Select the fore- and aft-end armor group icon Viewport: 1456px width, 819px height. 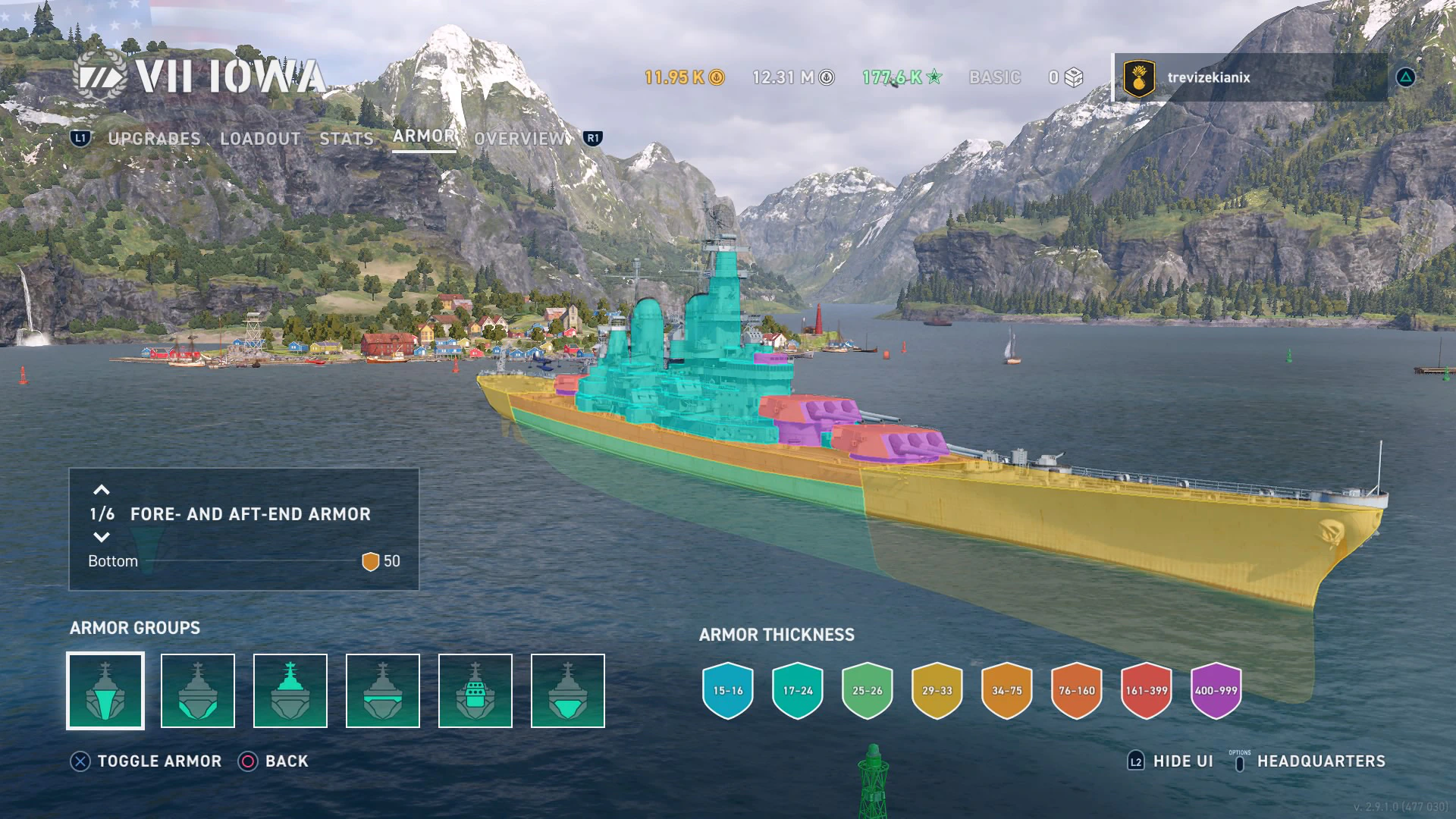tap(105, 691)
